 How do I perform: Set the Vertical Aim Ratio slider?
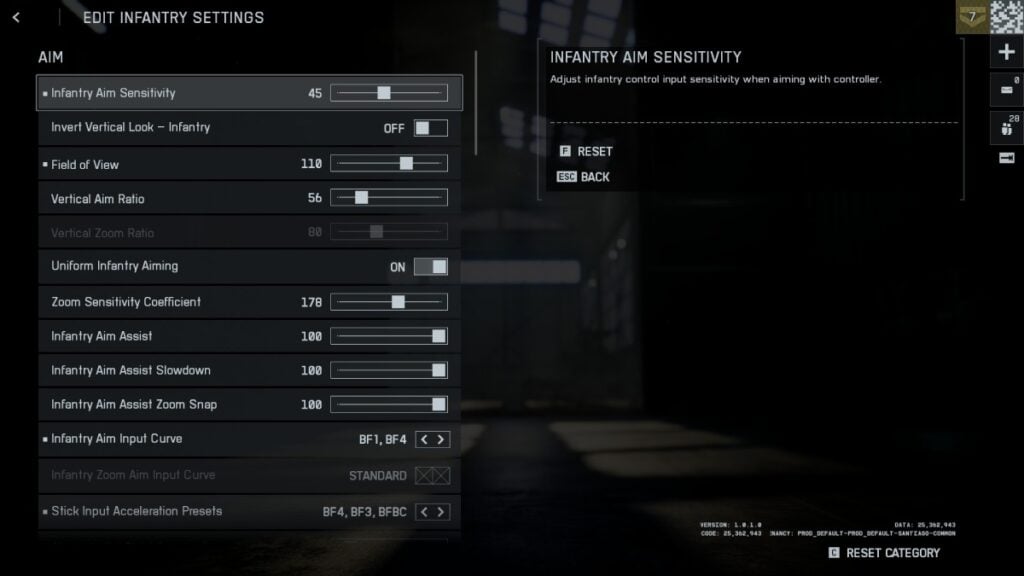pyautogui.click(x=361, y=198)
